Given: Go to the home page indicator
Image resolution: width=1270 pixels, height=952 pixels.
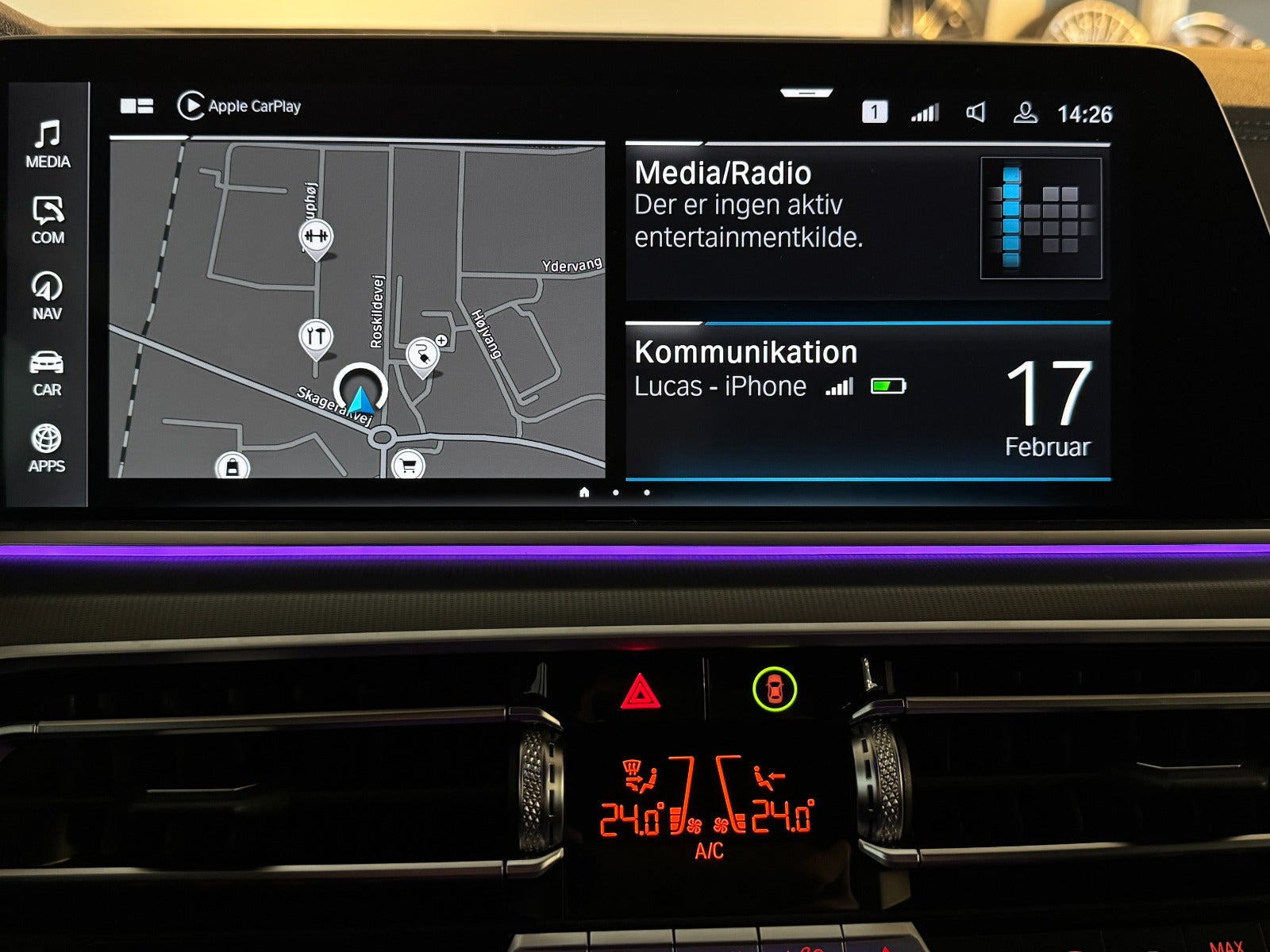Looking at the screenshot, I should click(584, 493).
